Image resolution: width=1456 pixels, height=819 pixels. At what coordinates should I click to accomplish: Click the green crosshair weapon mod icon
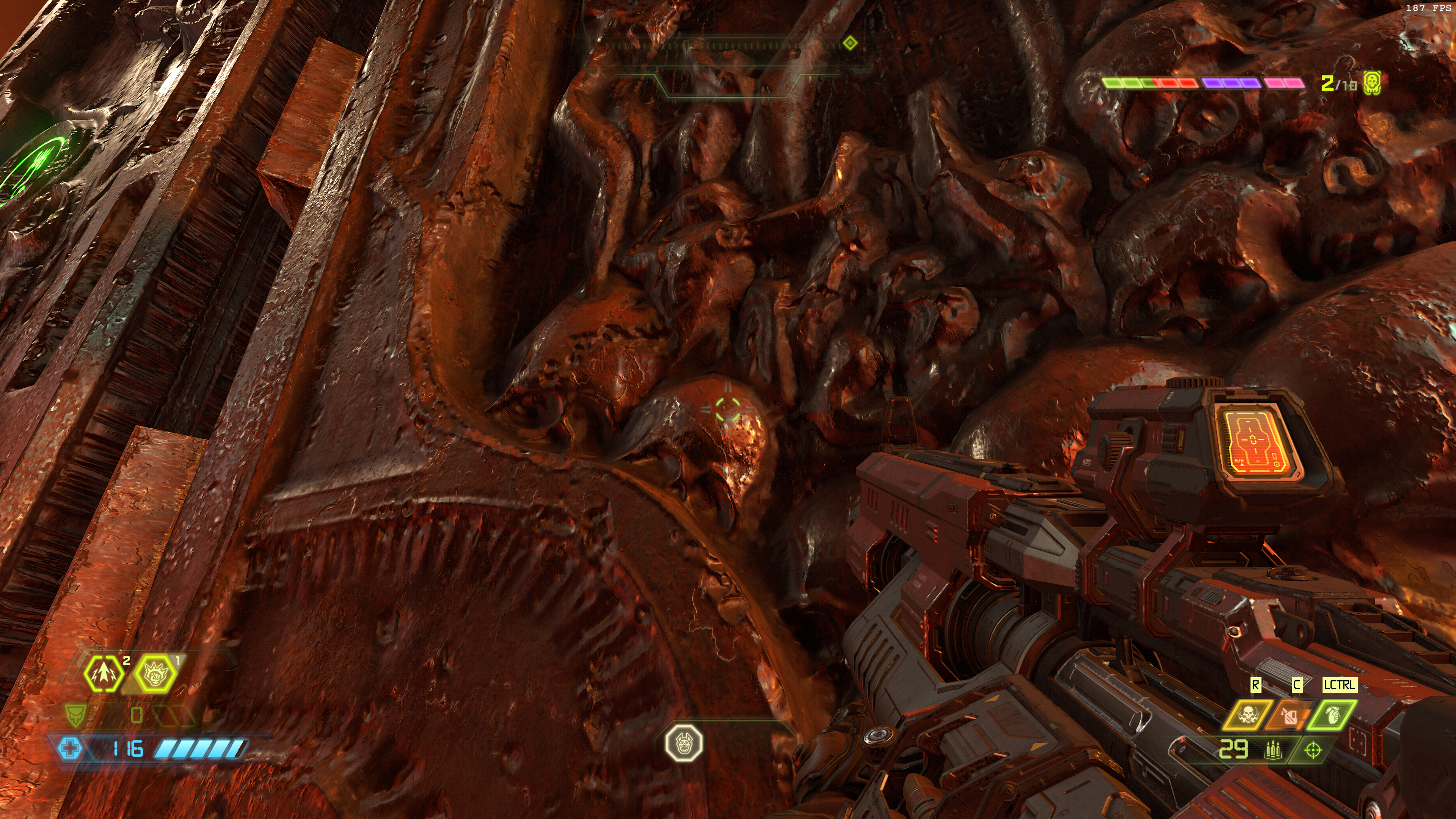[1313, 750]
